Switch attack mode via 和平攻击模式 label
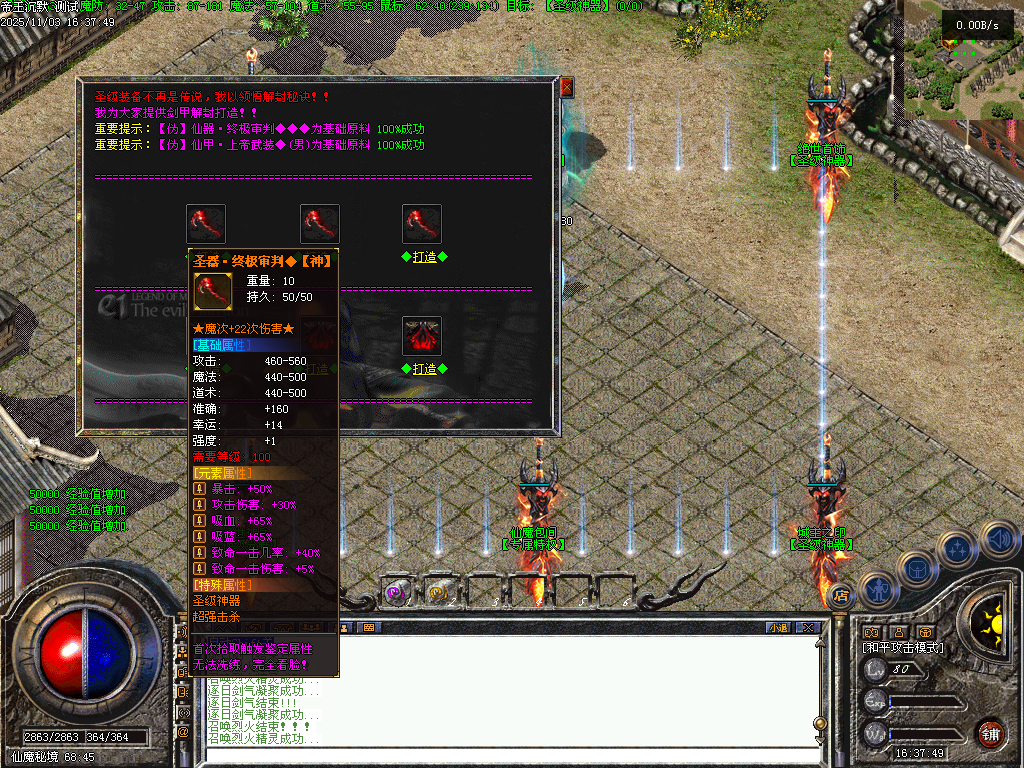This screenshot has height=768, width=1024. pos(903,648)
